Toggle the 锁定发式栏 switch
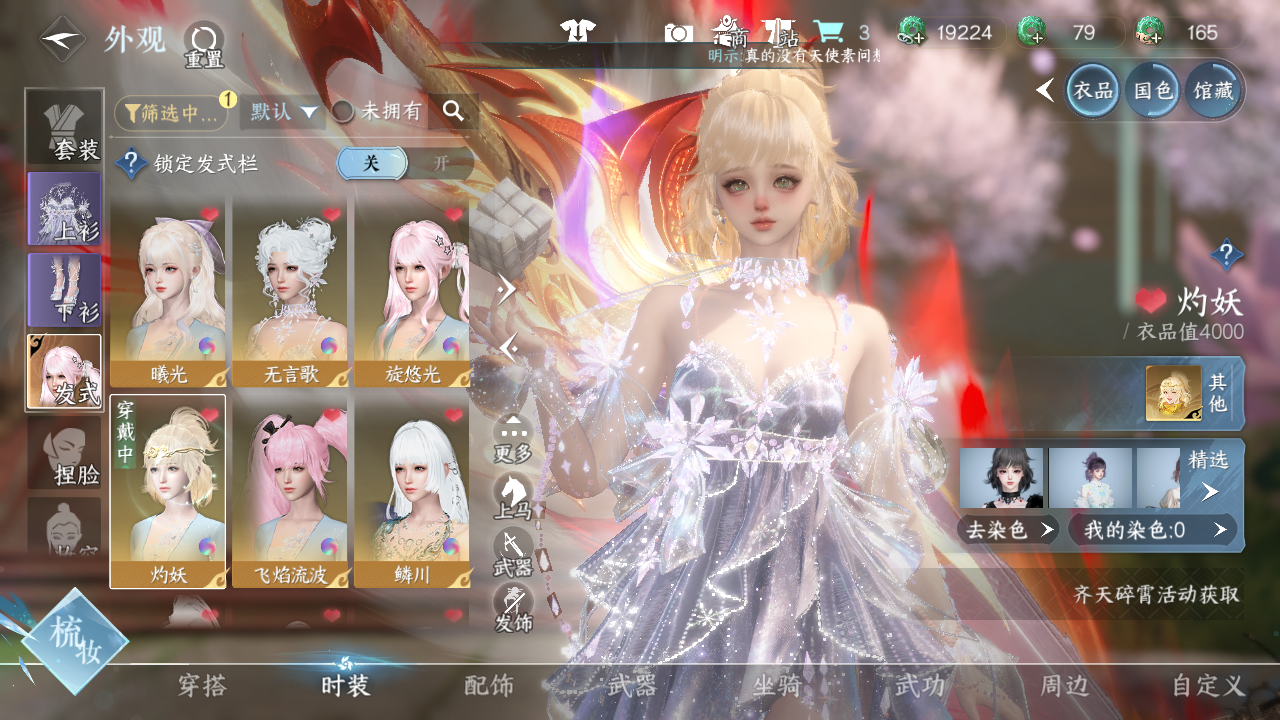 (x=404, y=164)
